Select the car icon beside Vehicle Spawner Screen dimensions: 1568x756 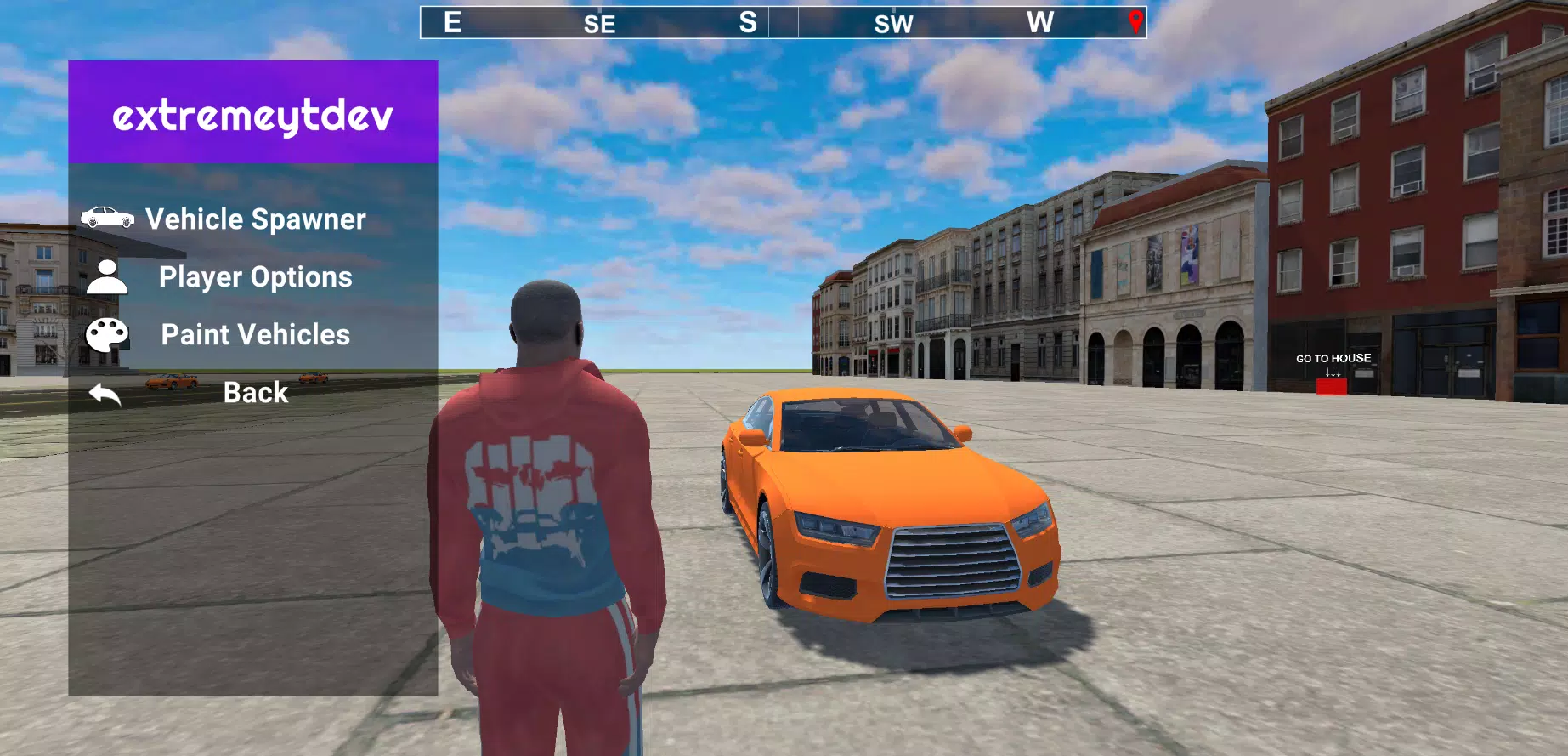click(107, 219)
